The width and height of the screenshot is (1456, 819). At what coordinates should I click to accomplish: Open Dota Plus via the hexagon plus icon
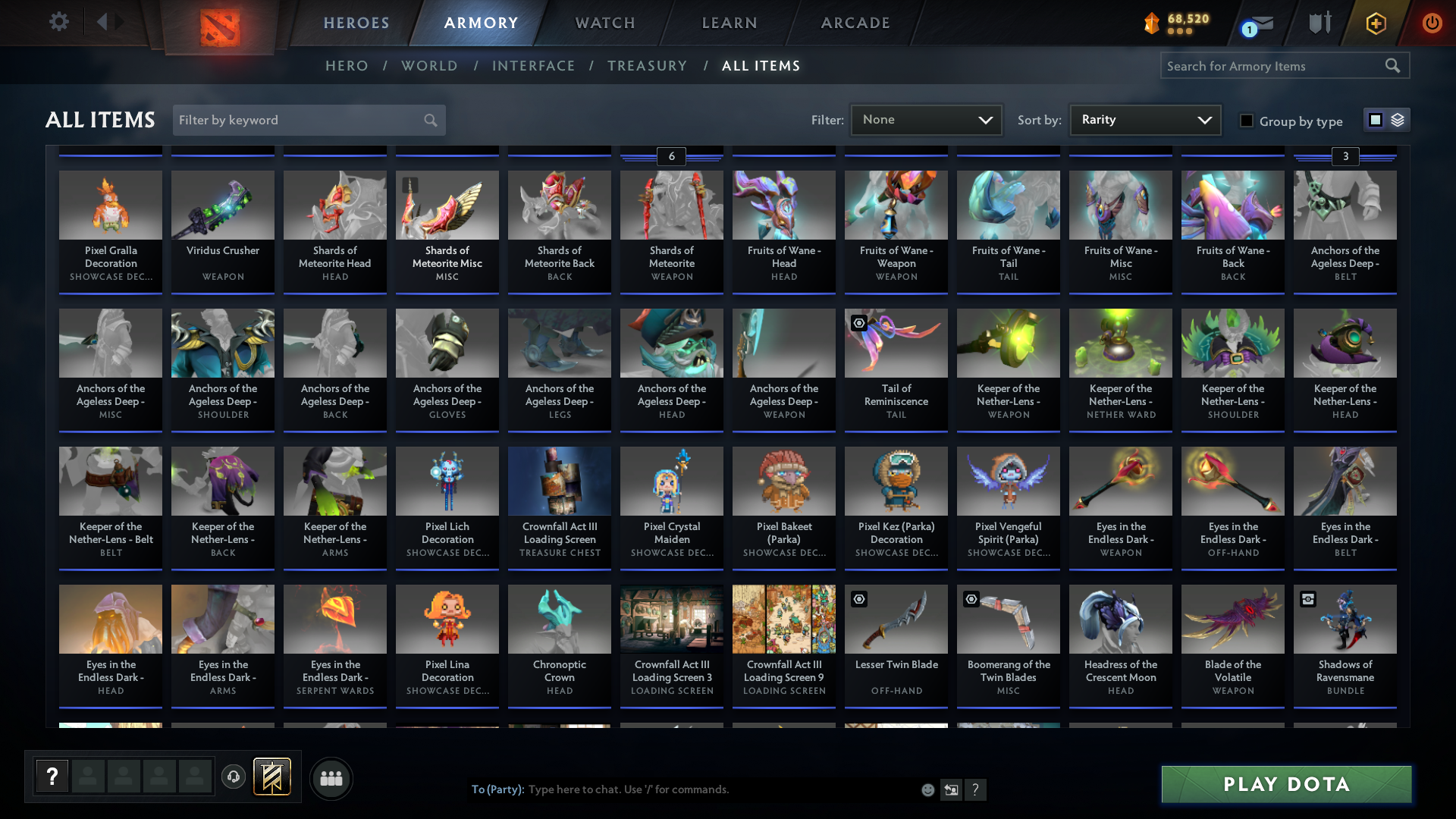tap(1376, 23)
